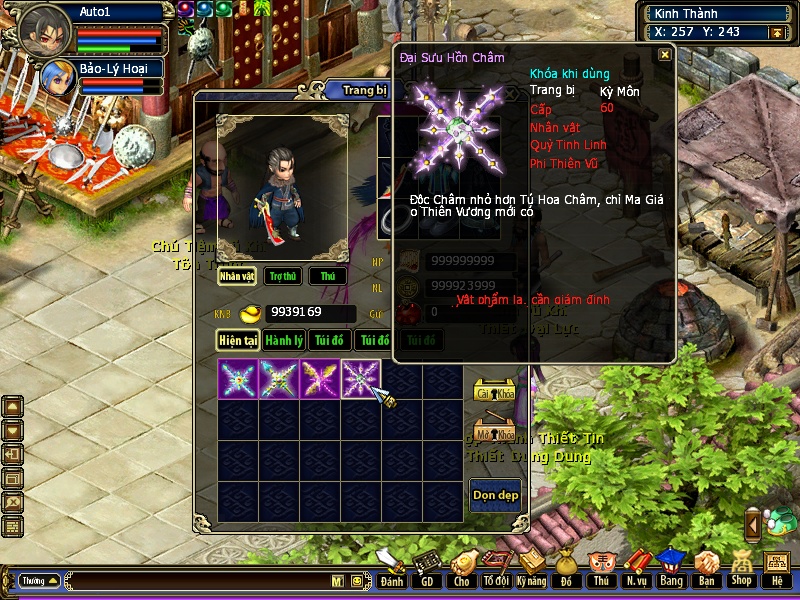Close the item tooltip window
Image resolution: width=800 pixels, height=600 pixels.
(665, 56)
